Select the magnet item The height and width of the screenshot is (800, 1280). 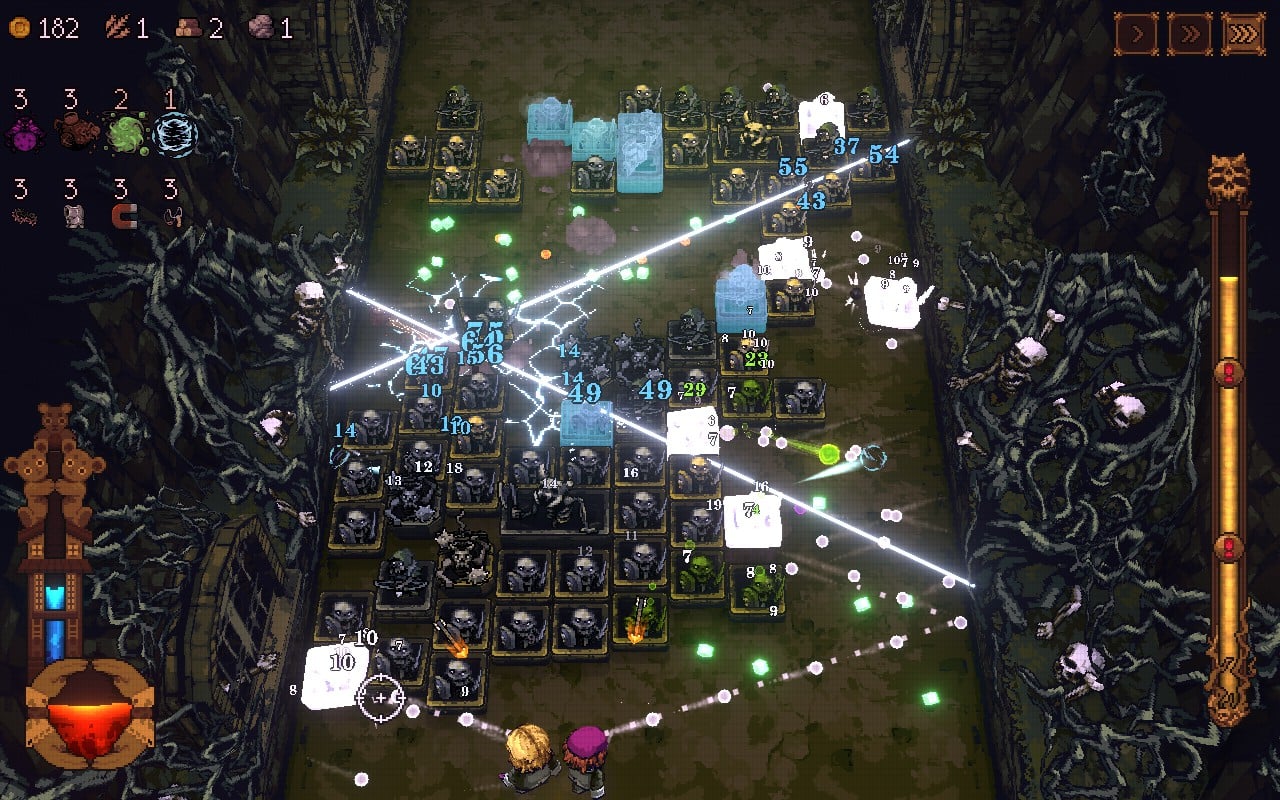tap(124, 216)
